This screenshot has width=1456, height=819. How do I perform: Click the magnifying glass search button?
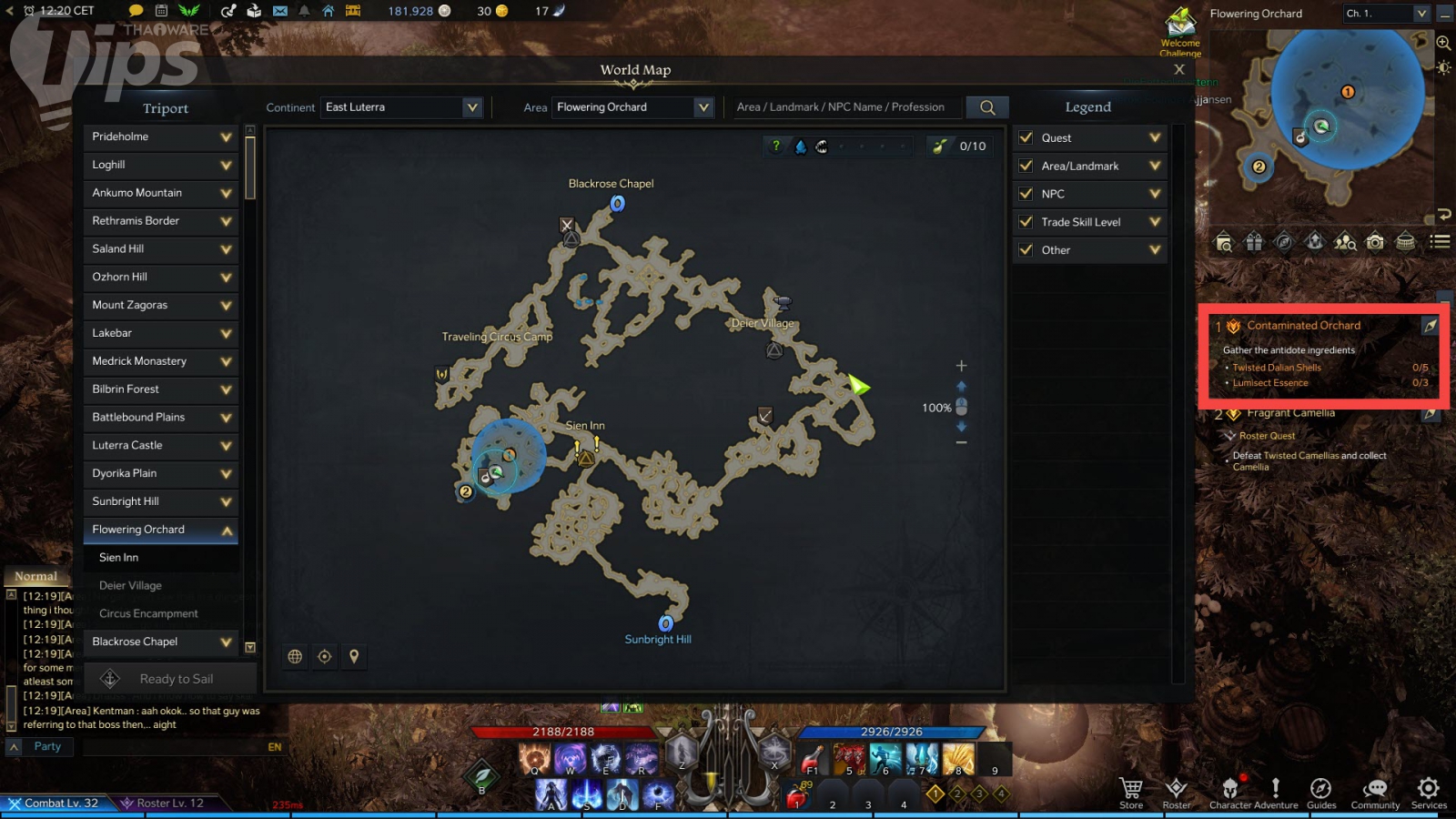(987, 107)
